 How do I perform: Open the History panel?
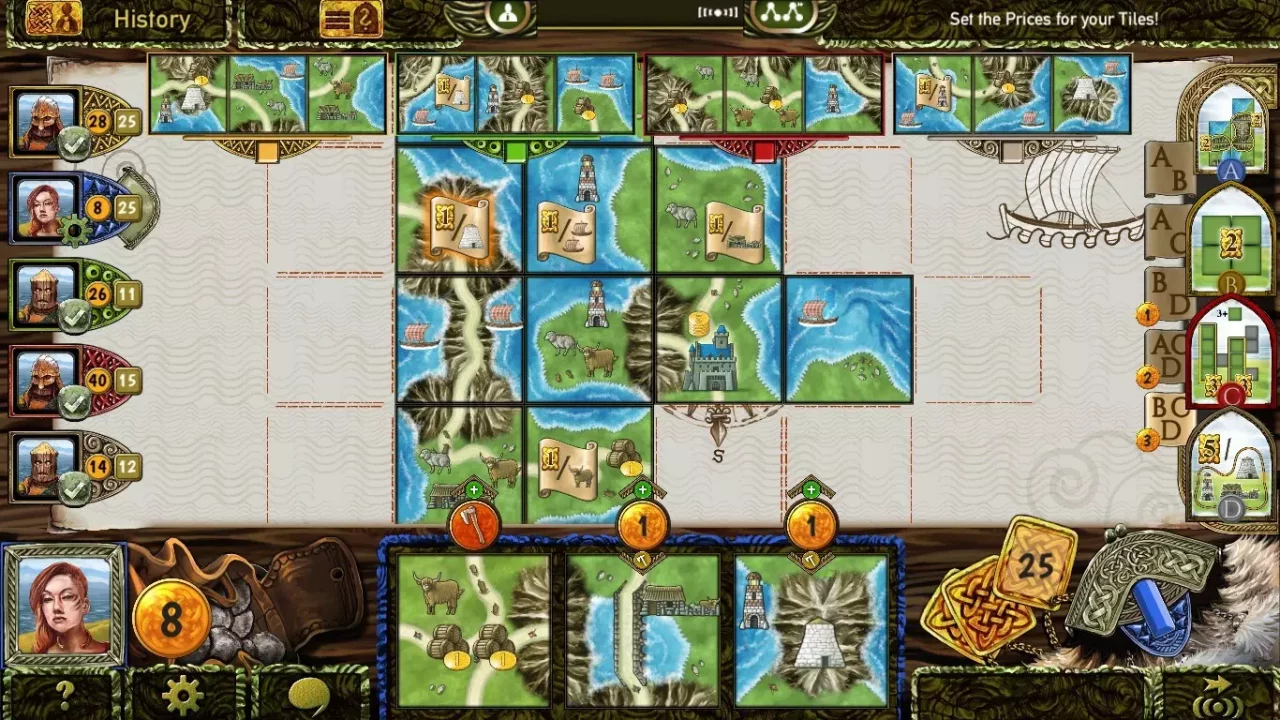pos(152,19)
